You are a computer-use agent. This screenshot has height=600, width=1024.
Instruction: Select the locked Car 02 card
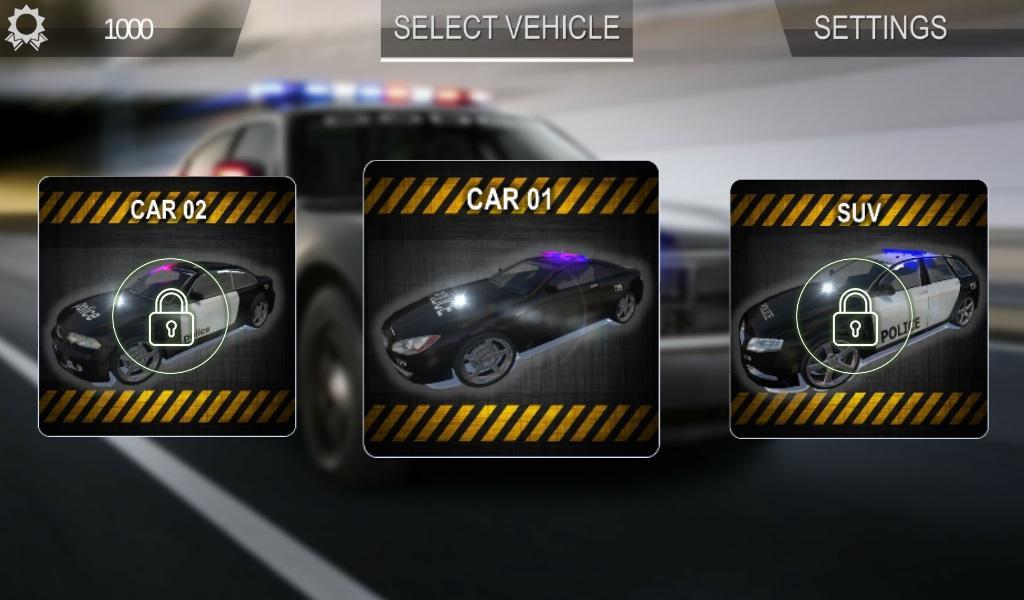(x=167, y=306)
